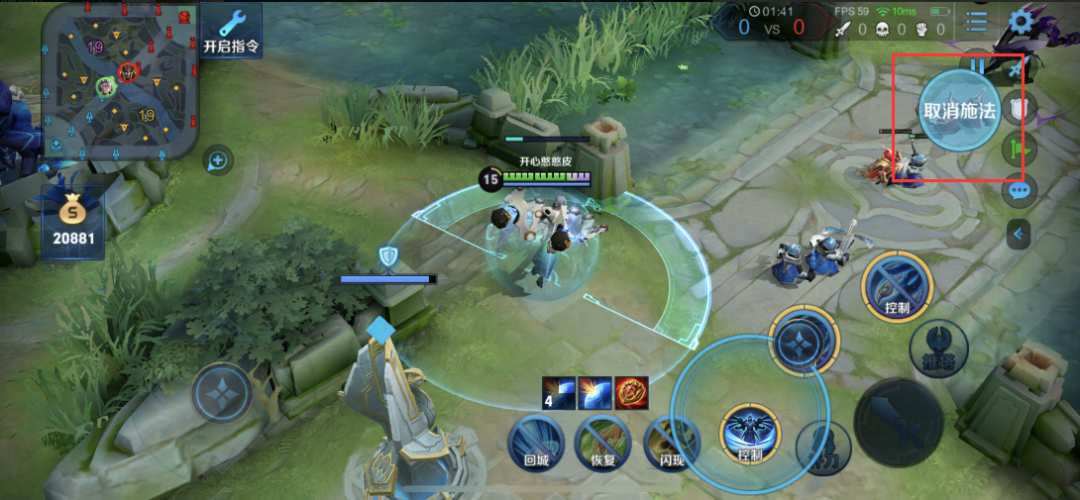This screenshot has height=500, width=1080.
Task: Open the settings gear
Action: [x=1020, y=21]
